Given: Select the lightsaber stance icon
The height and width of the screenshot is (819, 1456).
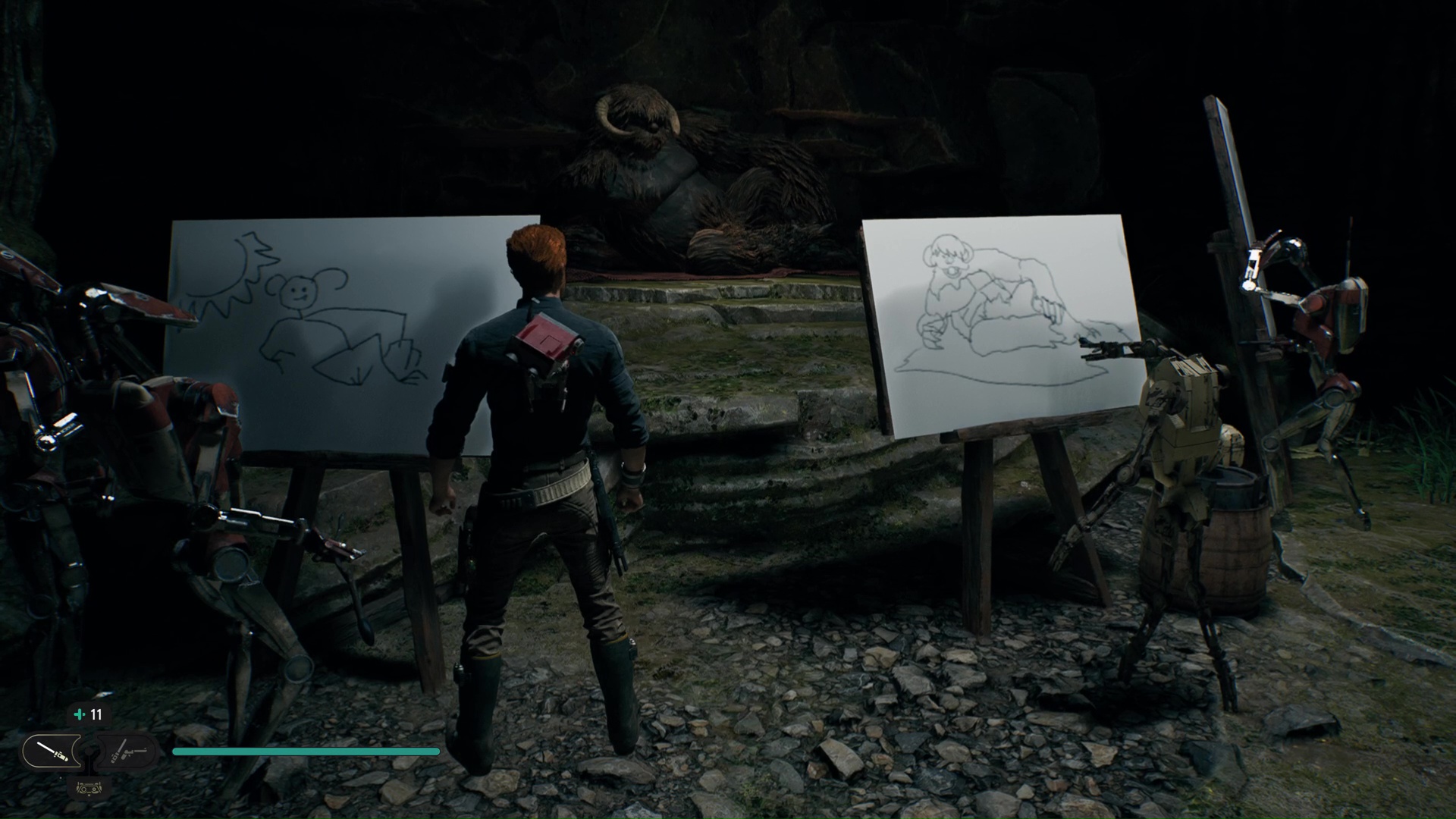Looking at the screenshot, I should (53, 751).
